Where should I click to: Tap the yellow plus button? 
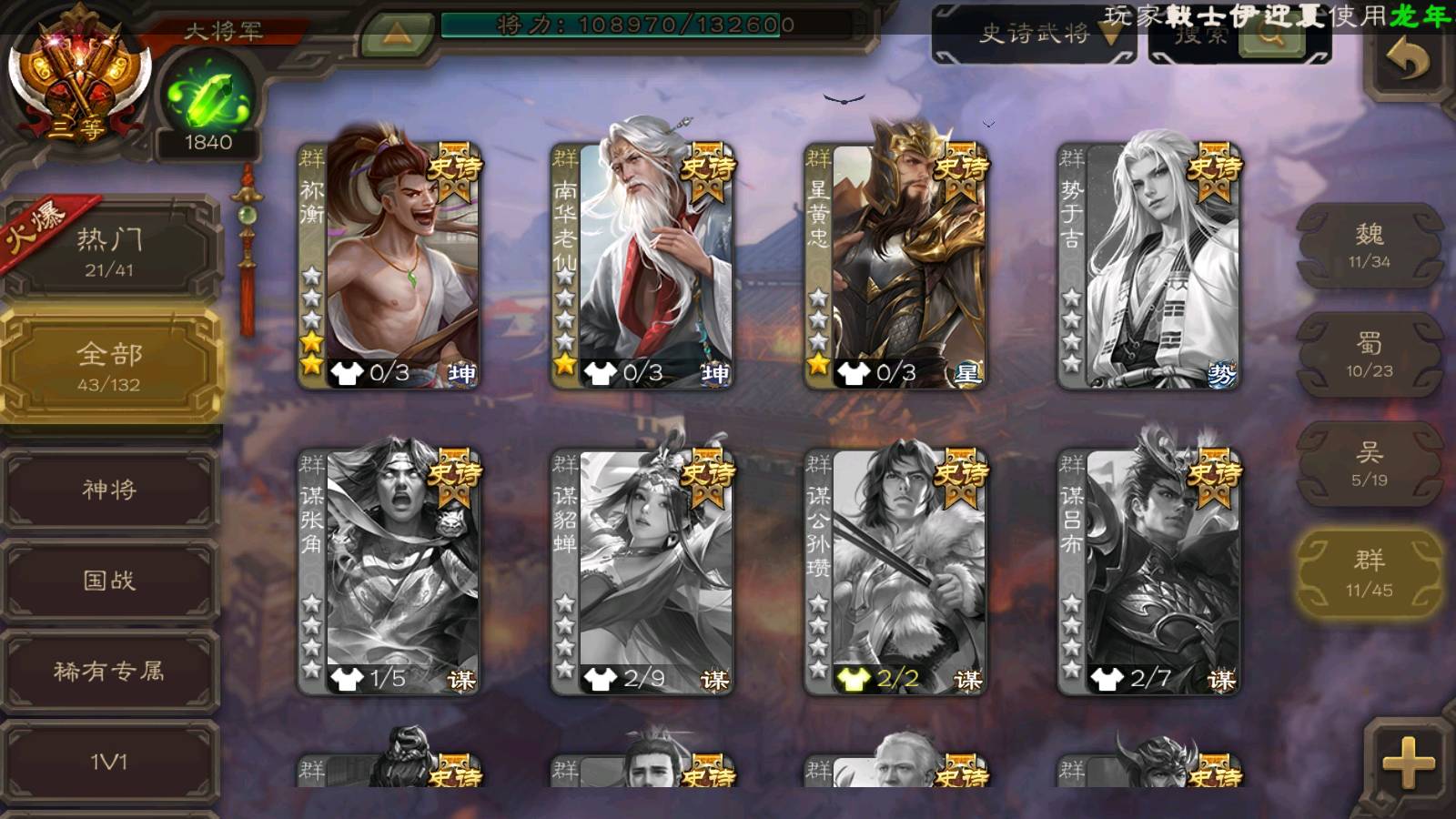[1408, 762]
